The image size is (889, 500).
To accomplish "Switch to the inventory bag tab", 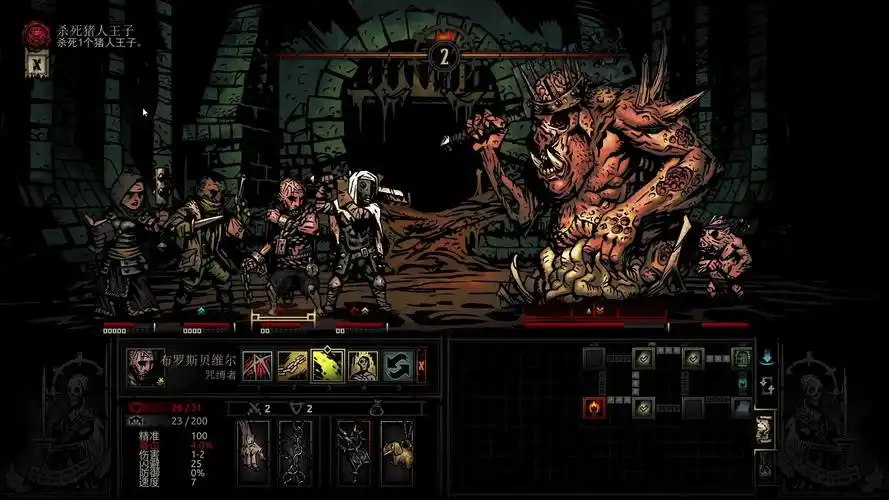I will coord(765,465).
